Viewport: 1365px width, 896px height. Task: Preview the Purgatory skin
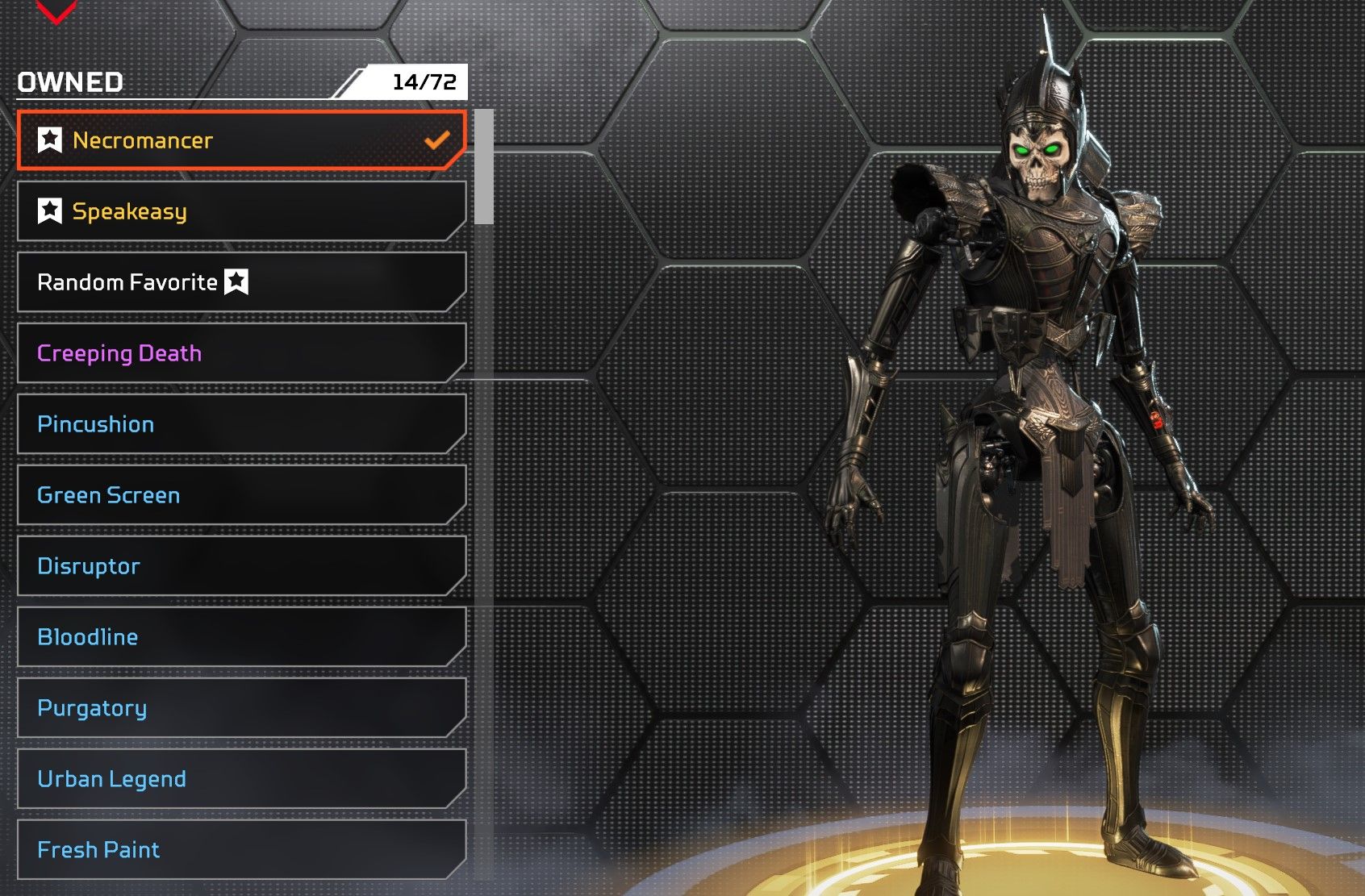coord(242,708)
